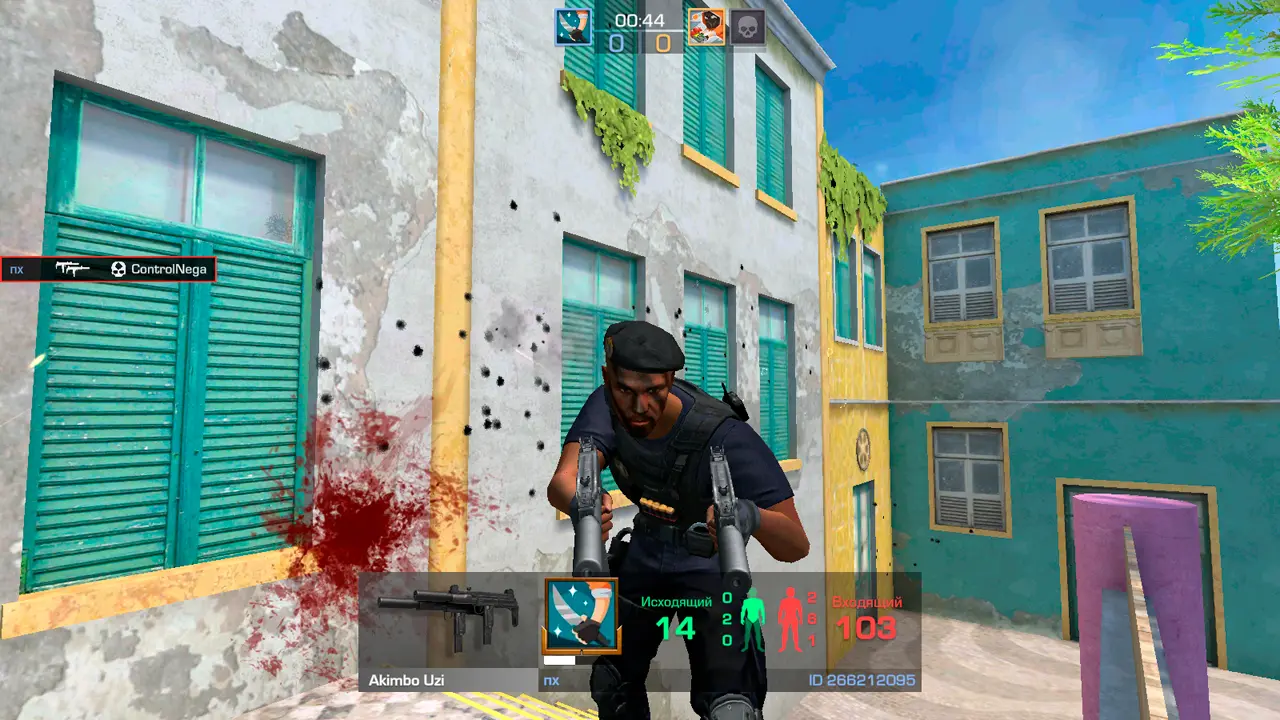Click the orange team player avatar in the scoreboard

706,27
